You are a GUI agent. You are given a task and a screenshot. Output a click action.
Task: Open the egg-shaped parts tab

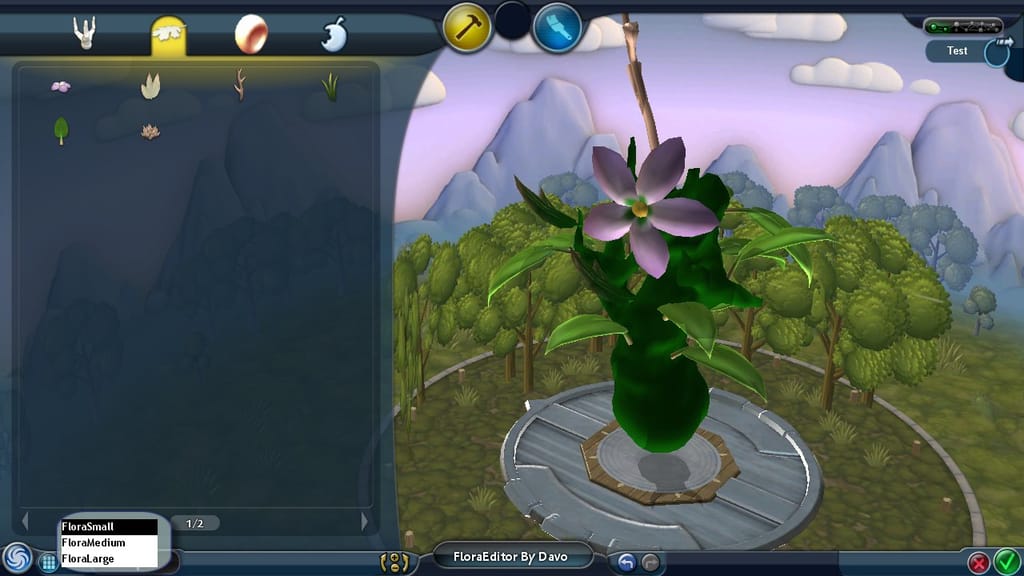click(x=250, y=35)
